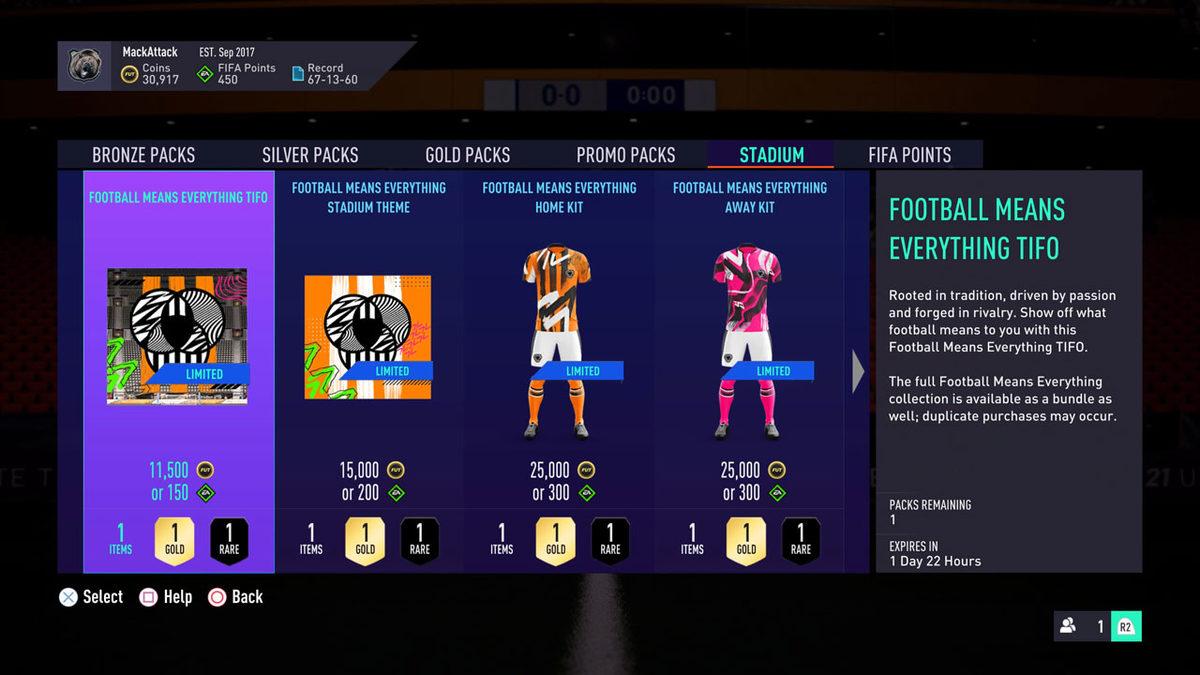Open the FIFA Points tab

(x=909, y=155)
